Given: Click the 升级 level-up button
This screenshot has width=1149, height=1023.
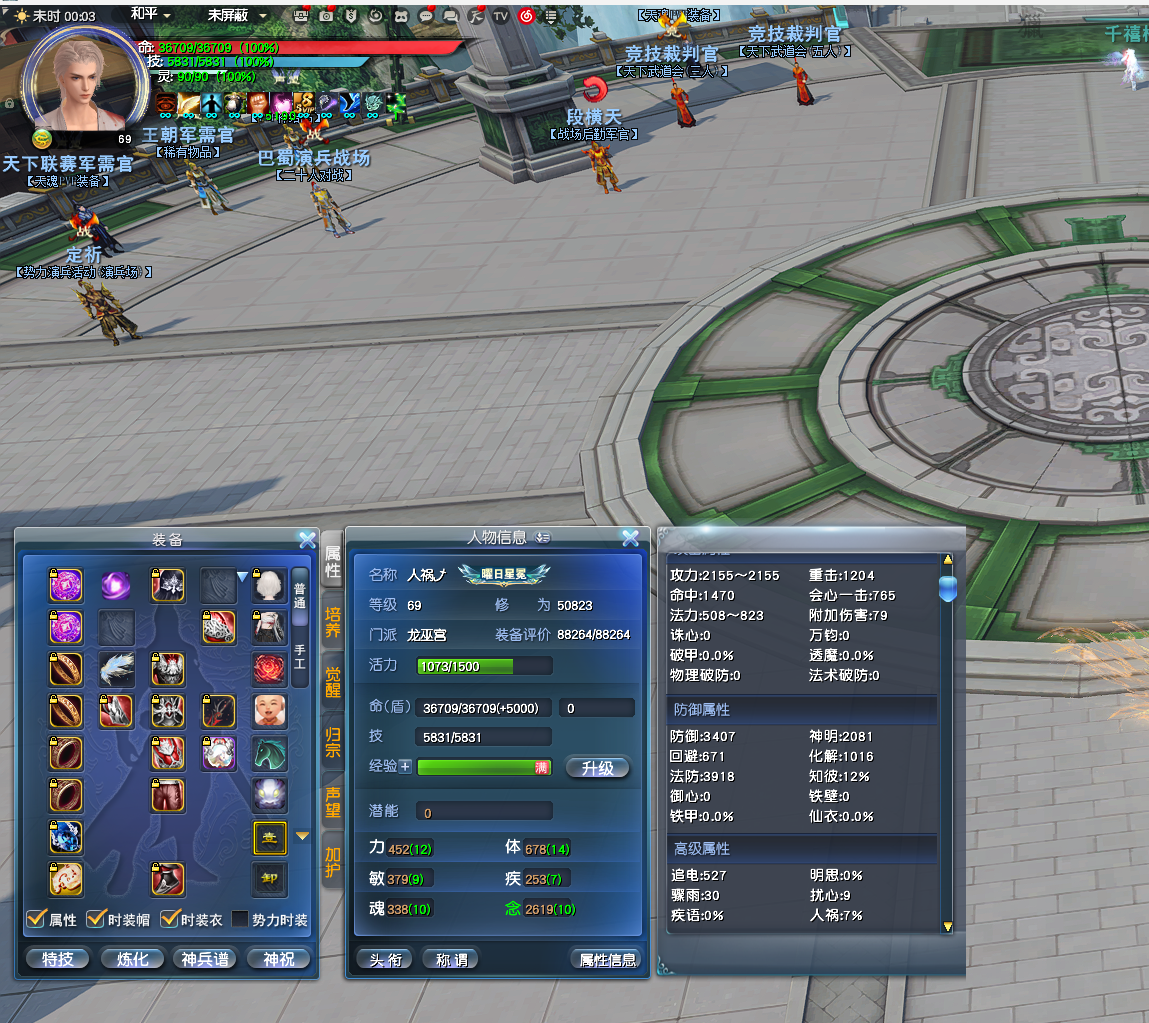Looking at the screenshot, I should tap(597, 768).
